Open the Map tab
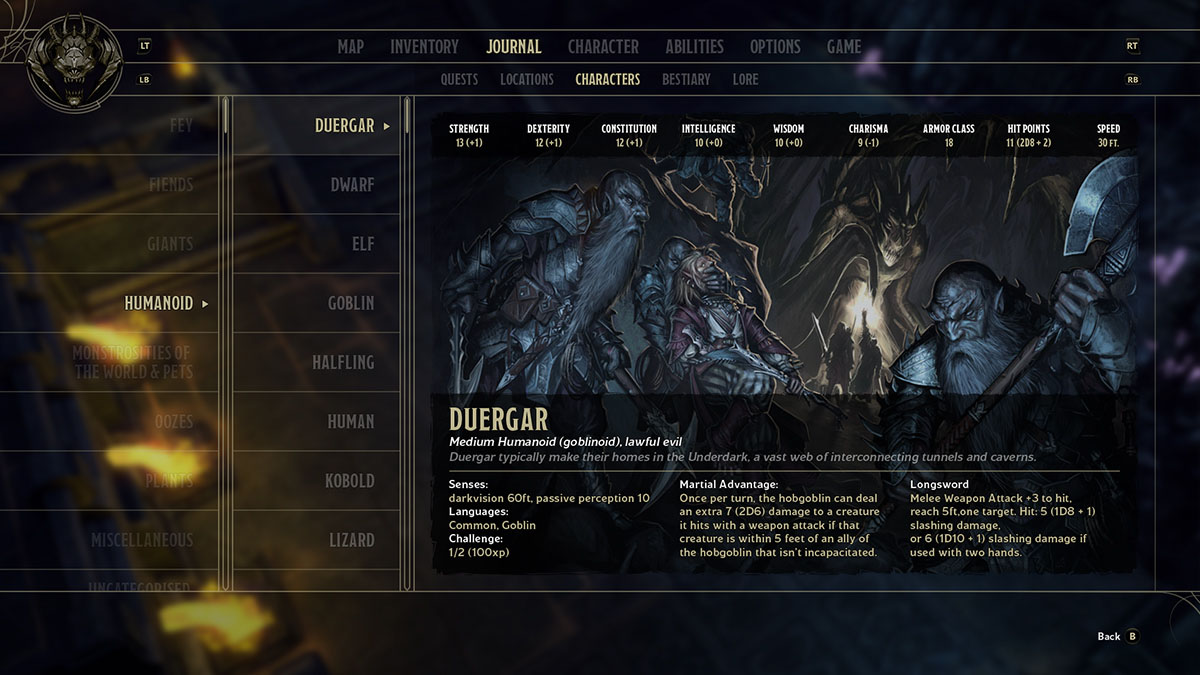The image size is (1200, 675). pos(350,47)
